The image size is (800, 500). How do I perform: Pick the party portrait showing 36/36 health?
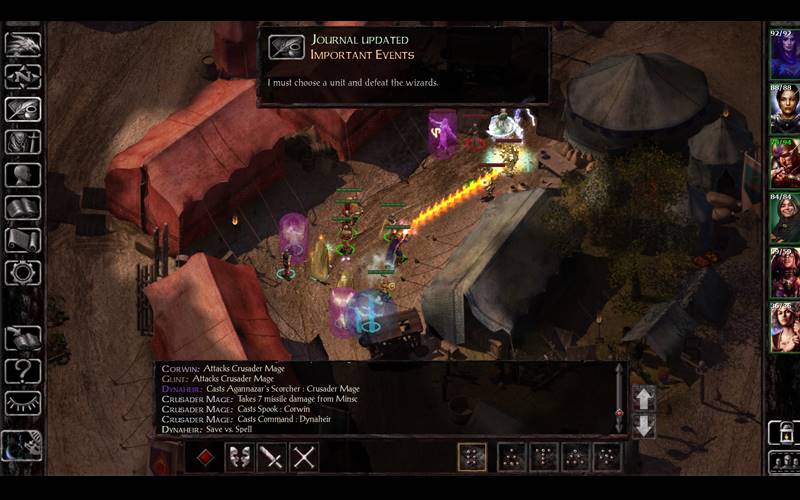point(783,326)
